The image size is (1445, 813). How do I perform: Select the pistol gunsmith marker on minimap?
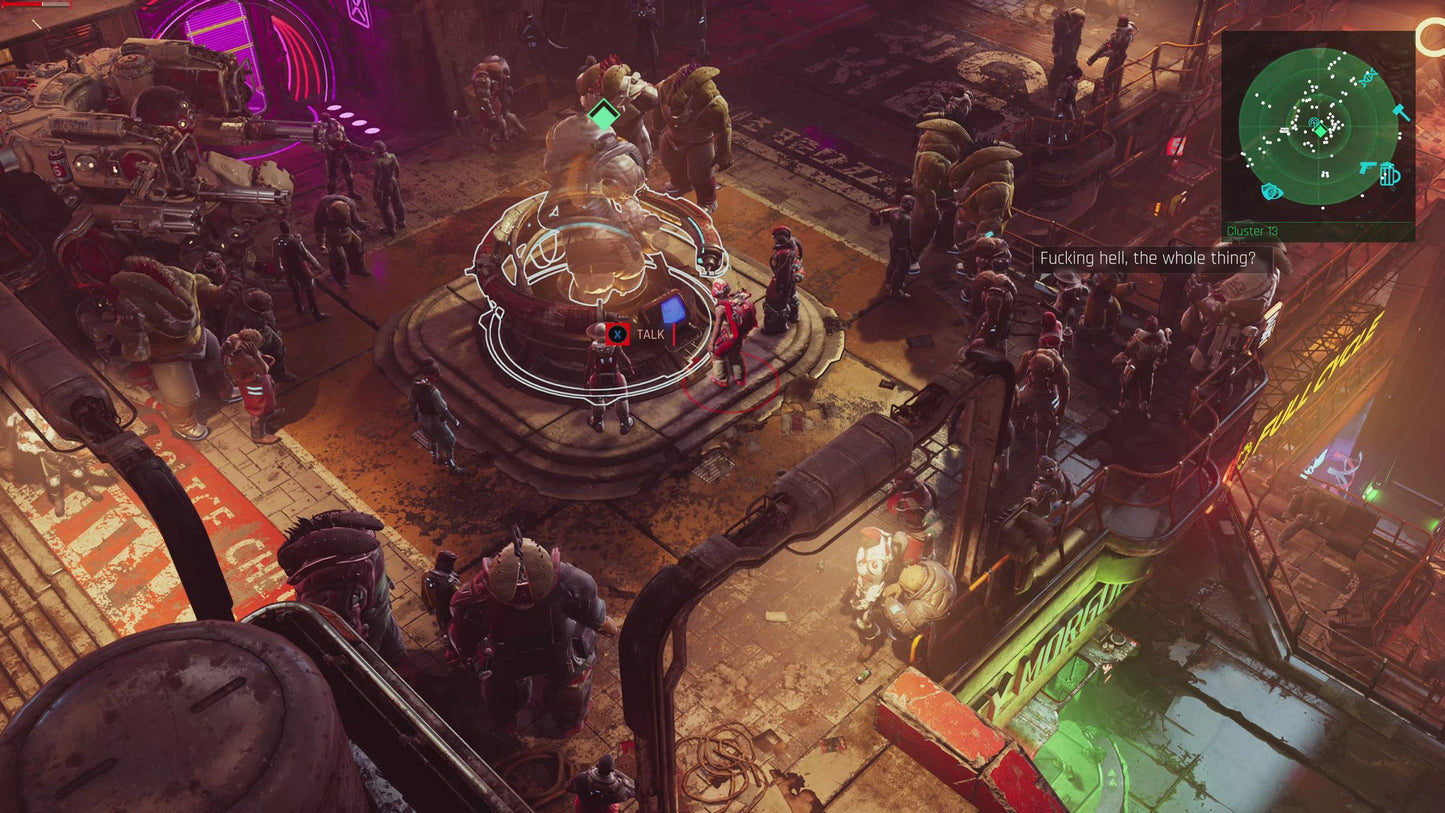(x=1370, y=168)
